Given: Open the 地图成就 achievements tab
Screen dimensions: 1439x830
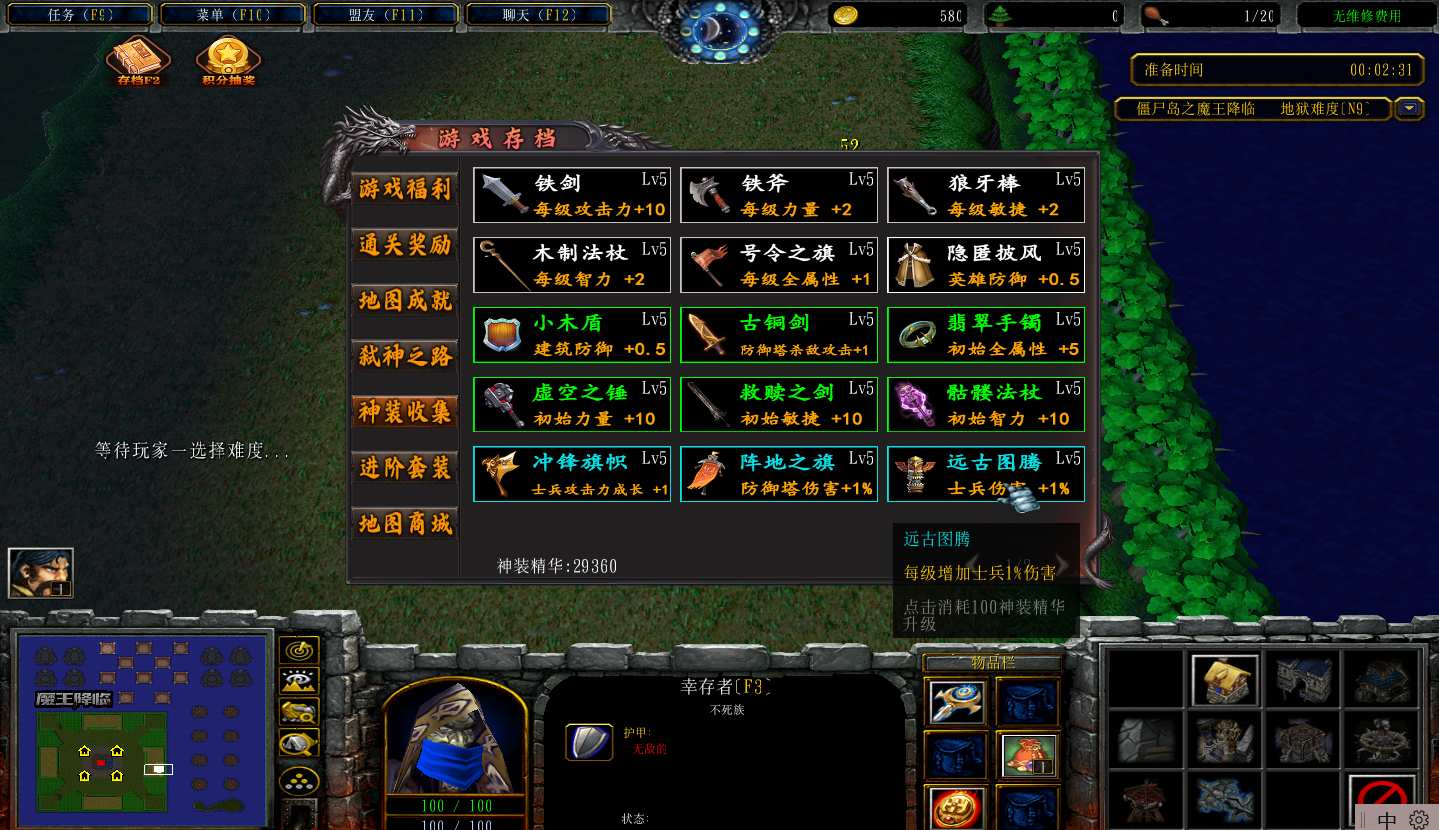Looking at the screenshot, I should (405, 301).
